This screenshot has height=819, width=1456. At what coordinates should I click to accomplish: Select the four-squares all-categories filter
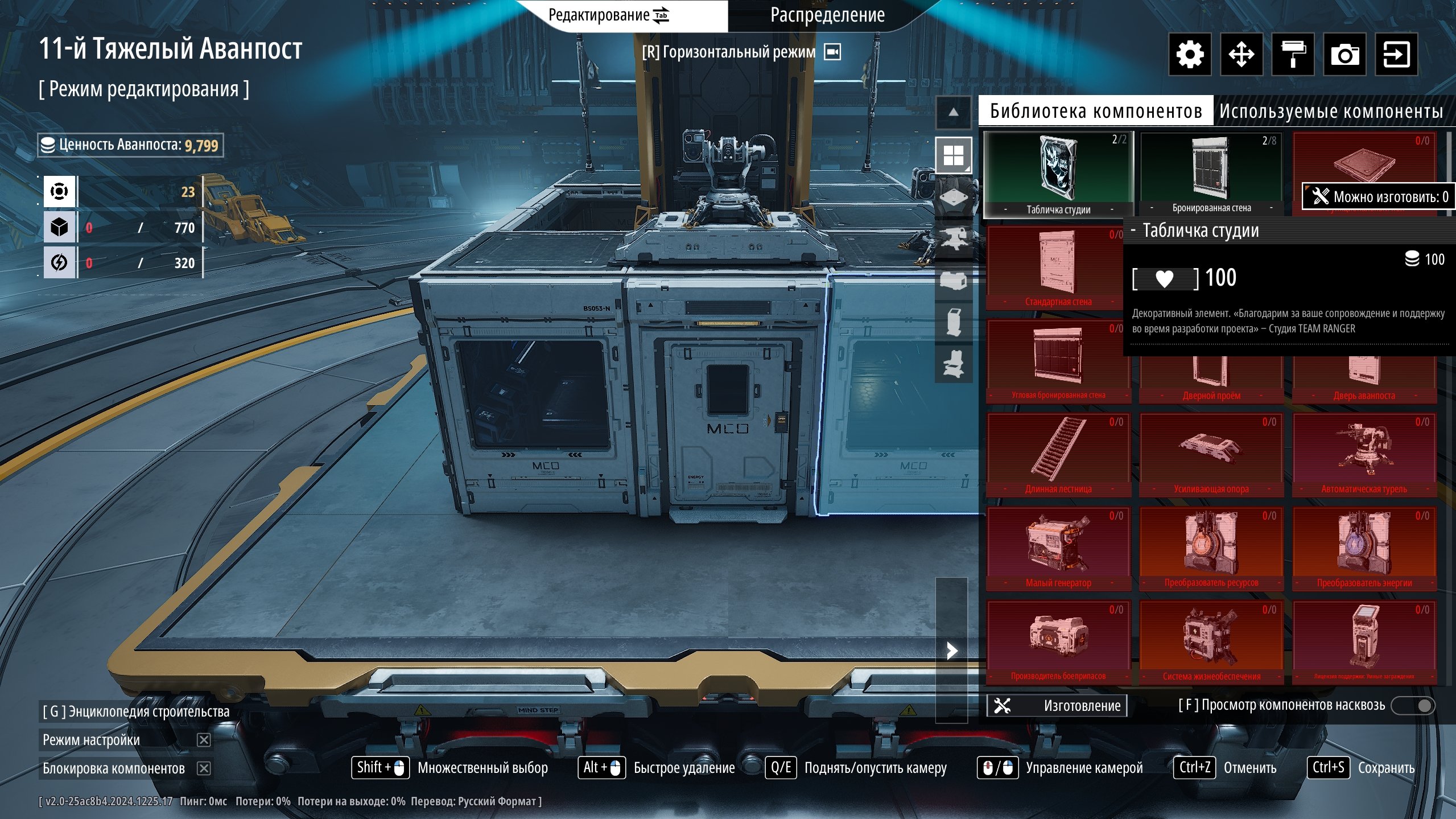pyautogui.click(x=954, y=155)
